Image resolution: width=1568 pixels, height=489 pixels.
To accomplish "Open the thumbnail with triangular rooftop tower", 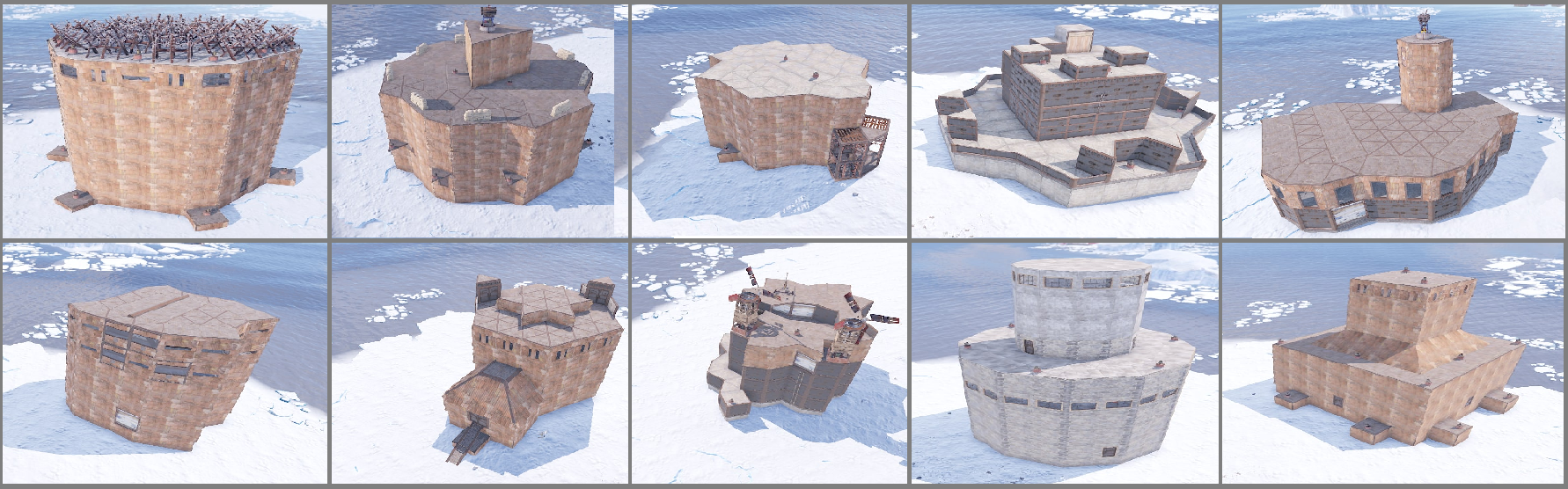I will pyautogui.click(x=480, y=120).
